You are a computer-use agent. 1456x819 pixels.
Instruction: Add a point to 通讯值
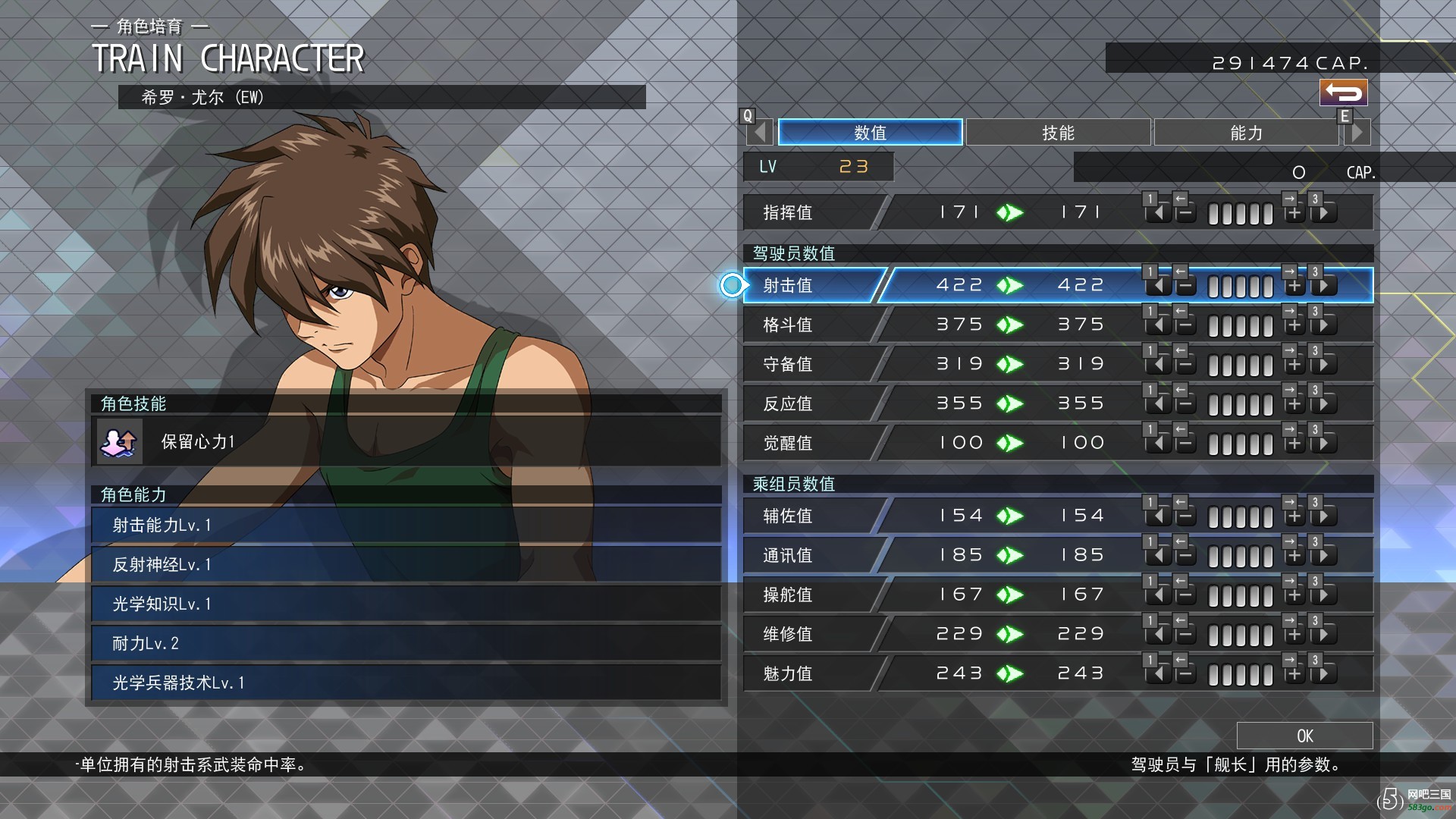(1294, 557)
